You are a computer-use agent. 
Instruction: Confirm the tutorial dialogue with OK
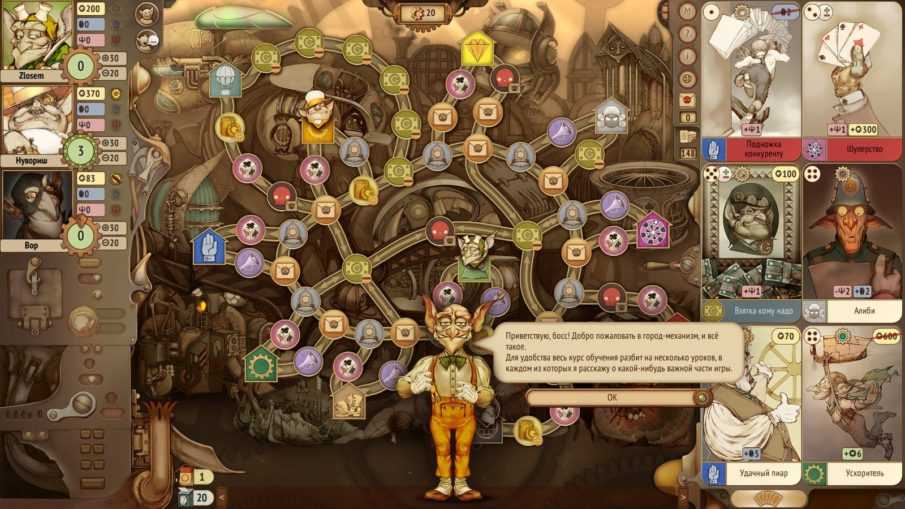pyautogui.click(x=612, y=397)
